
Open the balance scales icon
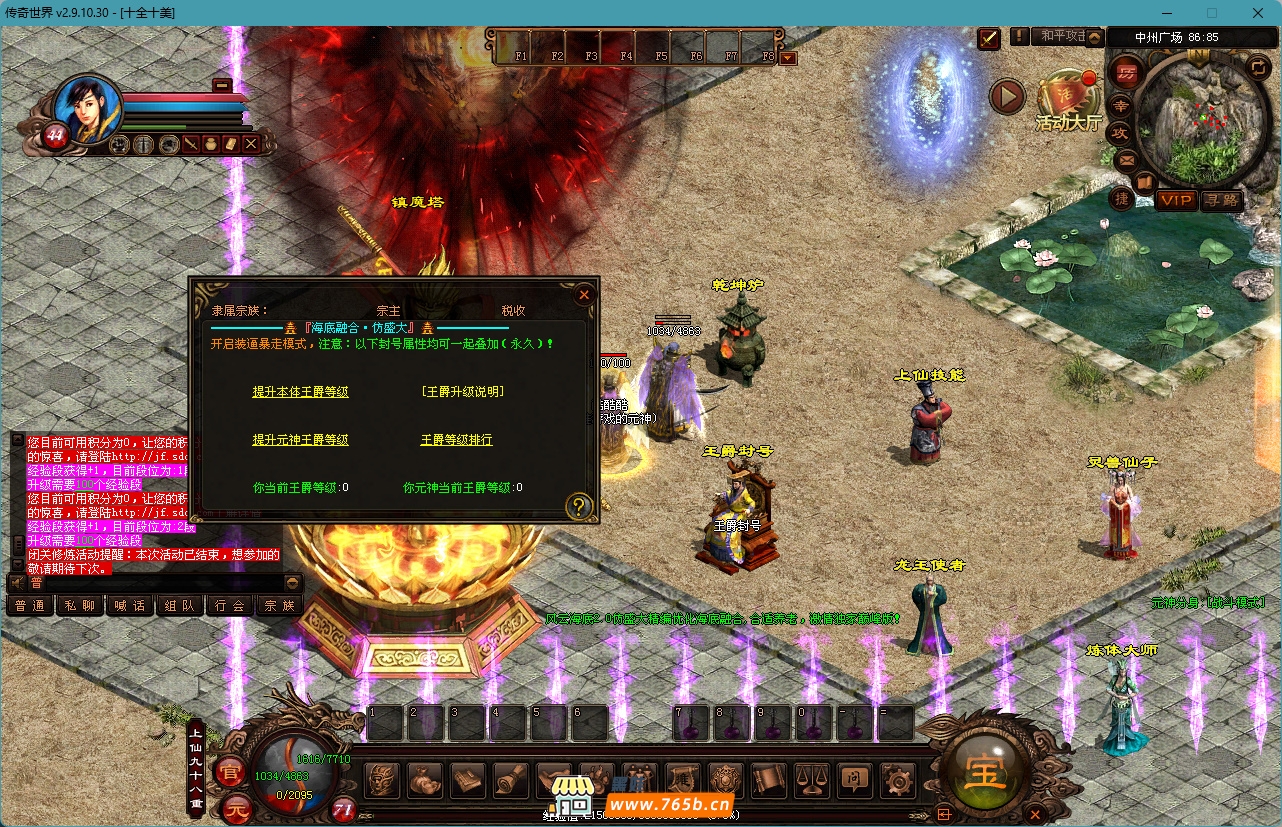pos(810,780)
